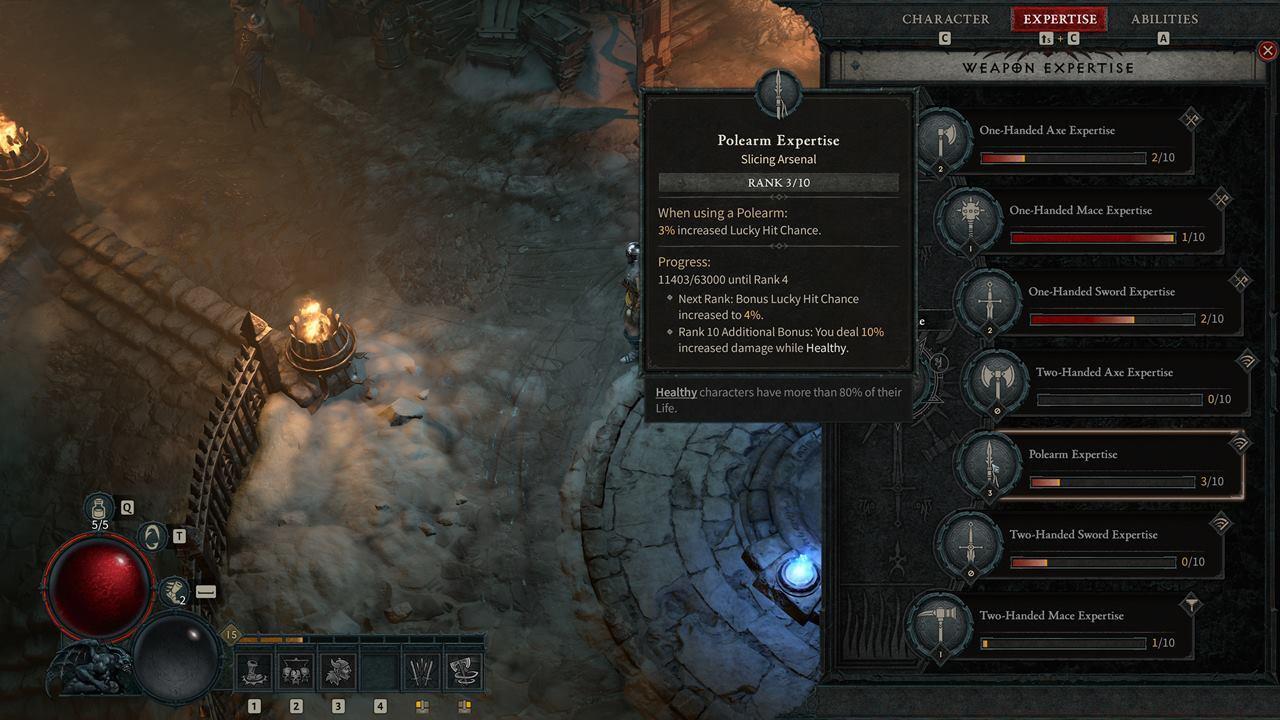The width and height of the screenshot is (1280, 720).
Task: Click the boot evade icon
Action: [x=173, y=591]
